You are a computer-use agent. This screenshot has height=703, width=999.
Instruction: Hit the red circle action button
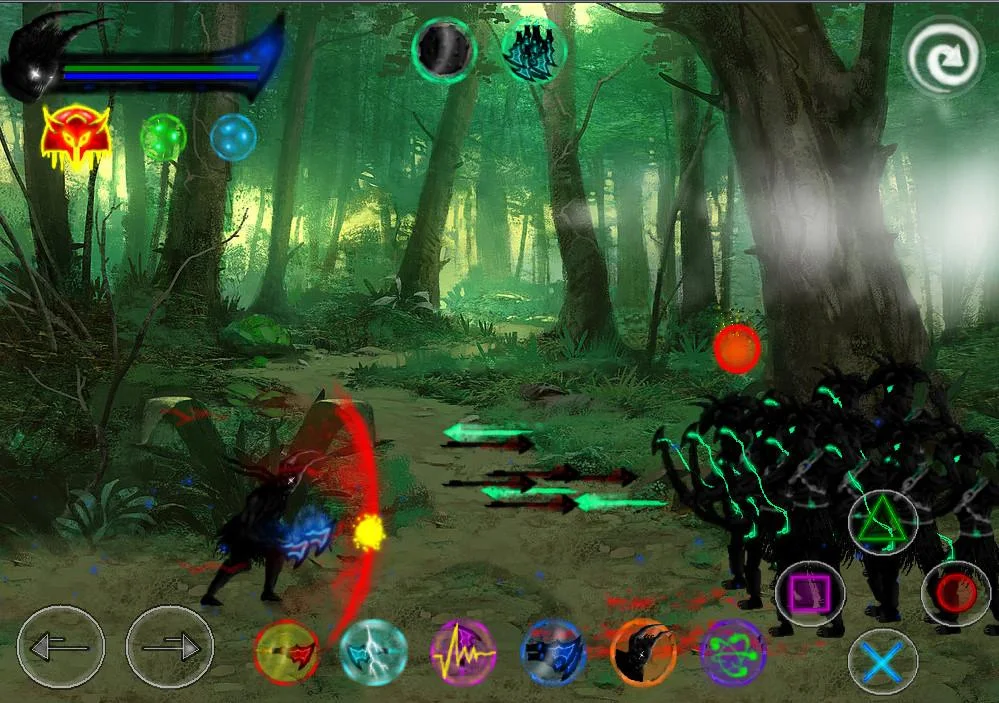[955, 594]
